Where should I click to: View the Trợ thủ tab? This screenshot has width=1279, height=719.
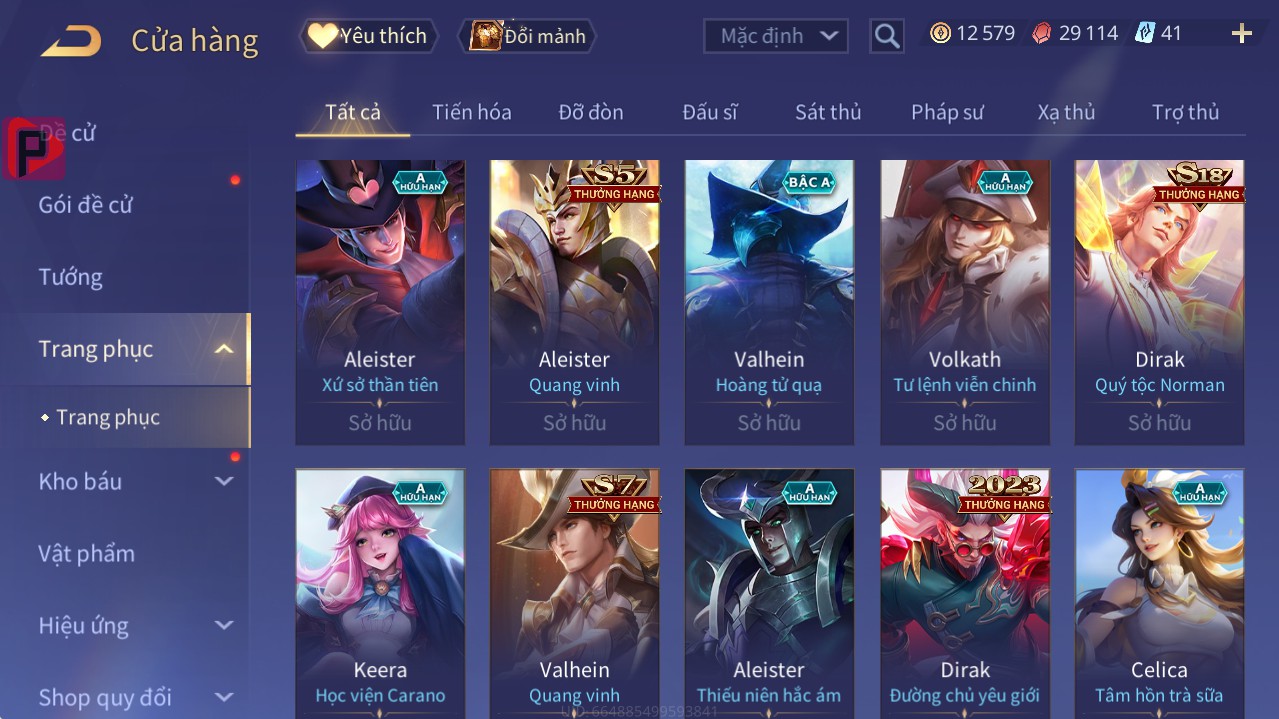(x=1185, y=112)
